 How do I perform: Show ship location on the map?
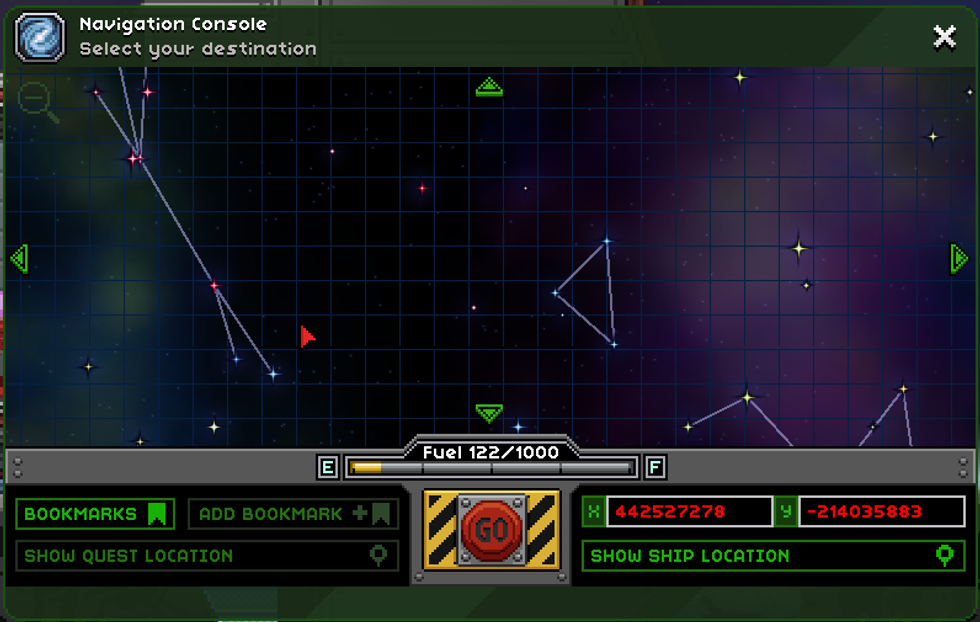(x=773, y=556)
